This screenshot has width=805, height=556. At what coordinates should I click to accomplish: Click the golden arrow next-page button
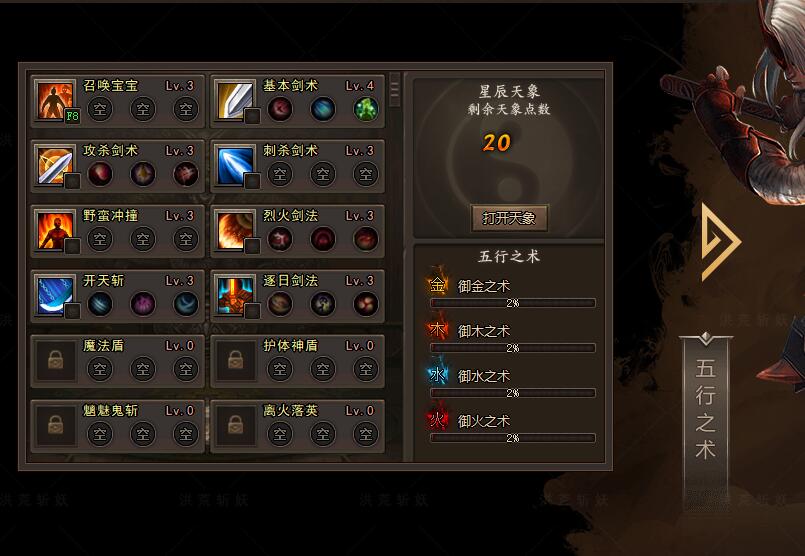(x=720, y=241)
